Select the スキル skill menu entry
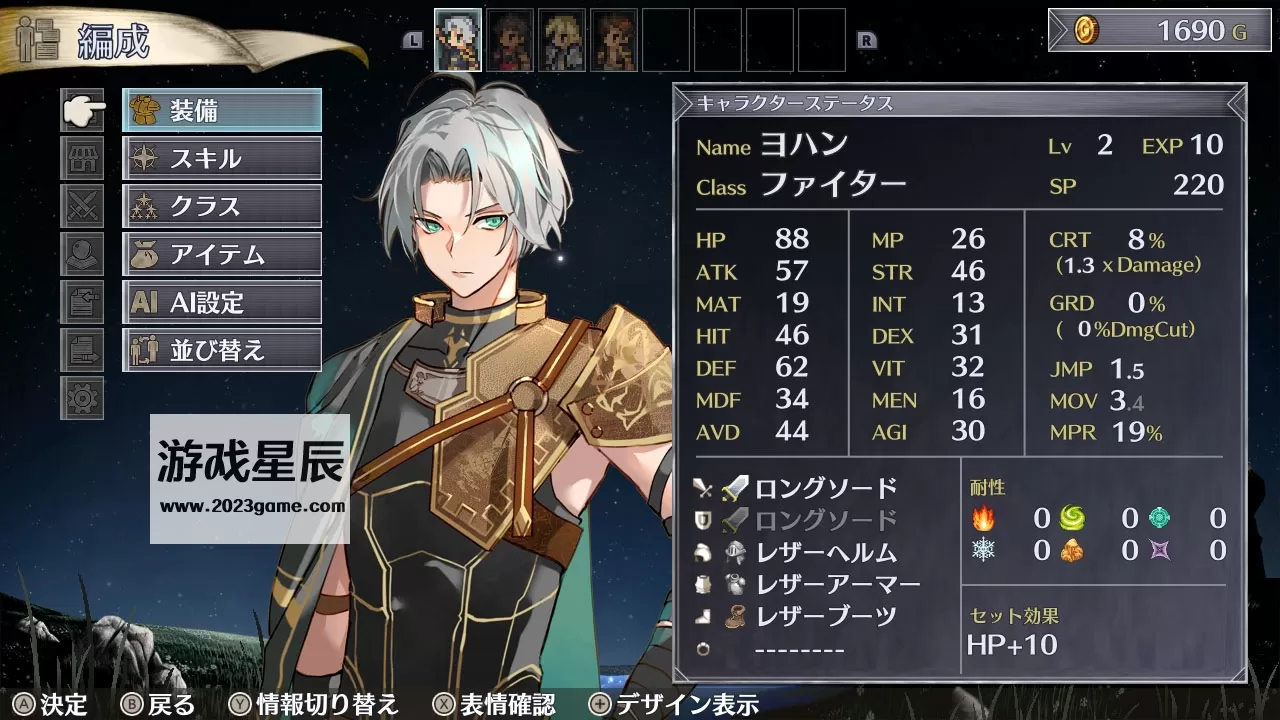Screen dimensions: 1280x720 point(221,158)
